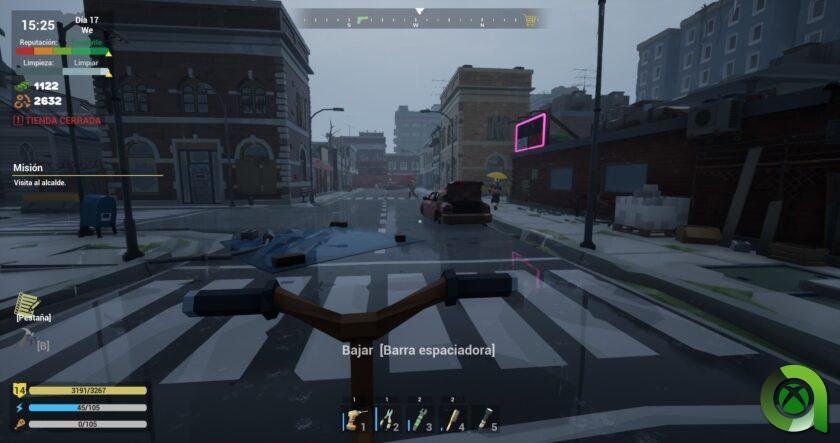Select the flashlight in hotbar slot 5
The image size is (840, 443).
[486, 419]
